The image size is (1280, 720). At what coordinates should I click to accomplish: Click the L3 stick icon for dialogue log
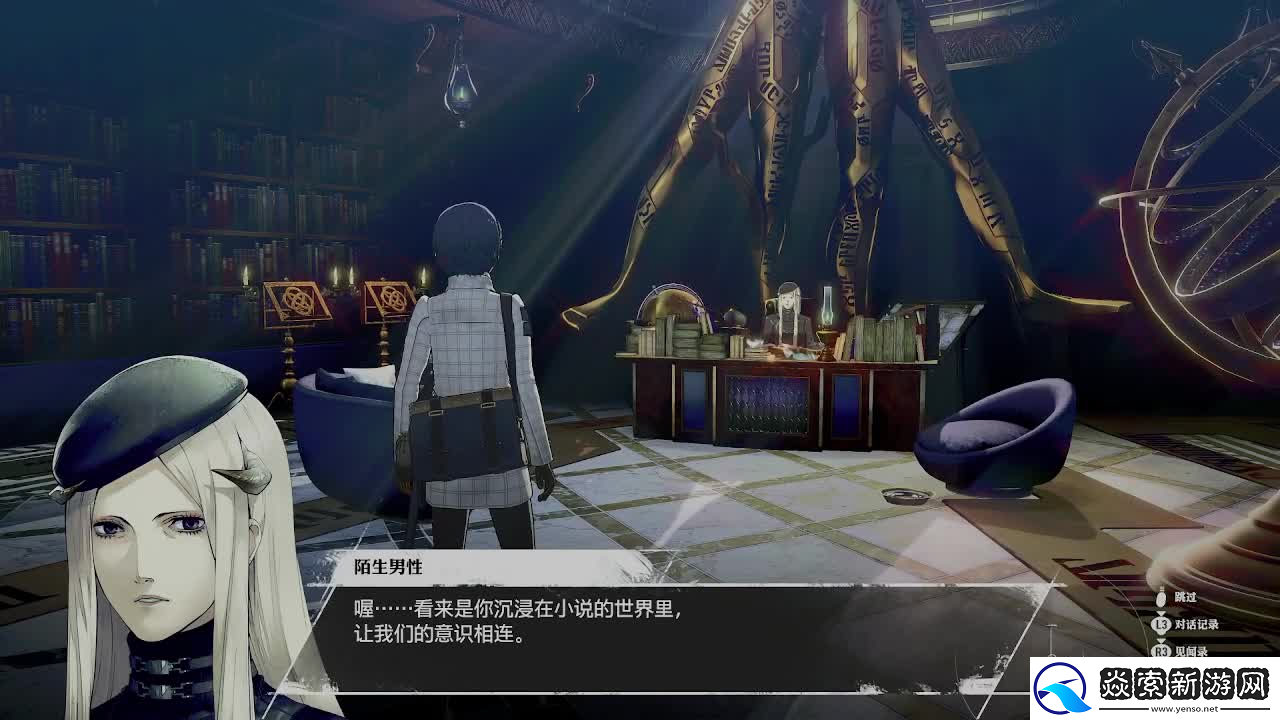point(1160,623)
